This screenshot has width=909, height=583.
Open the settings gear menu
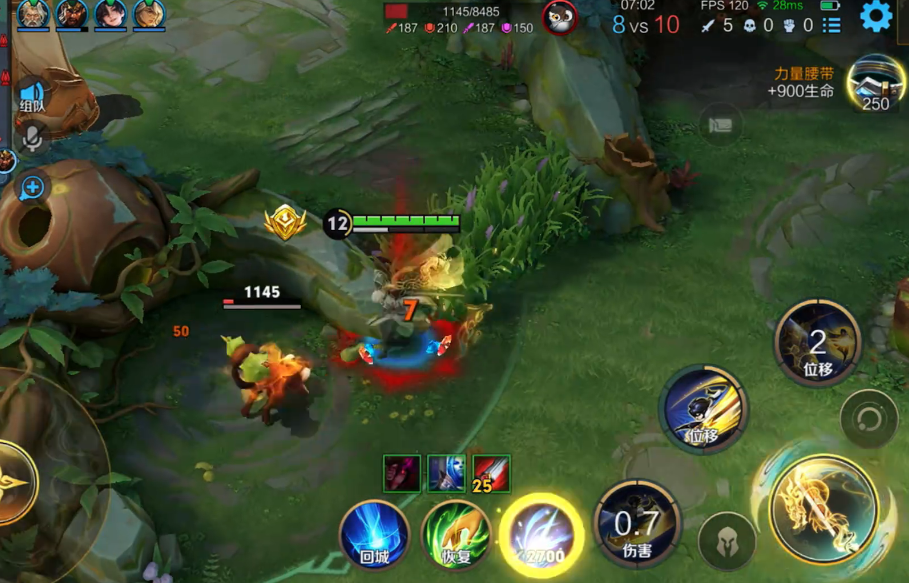(876, 16)
